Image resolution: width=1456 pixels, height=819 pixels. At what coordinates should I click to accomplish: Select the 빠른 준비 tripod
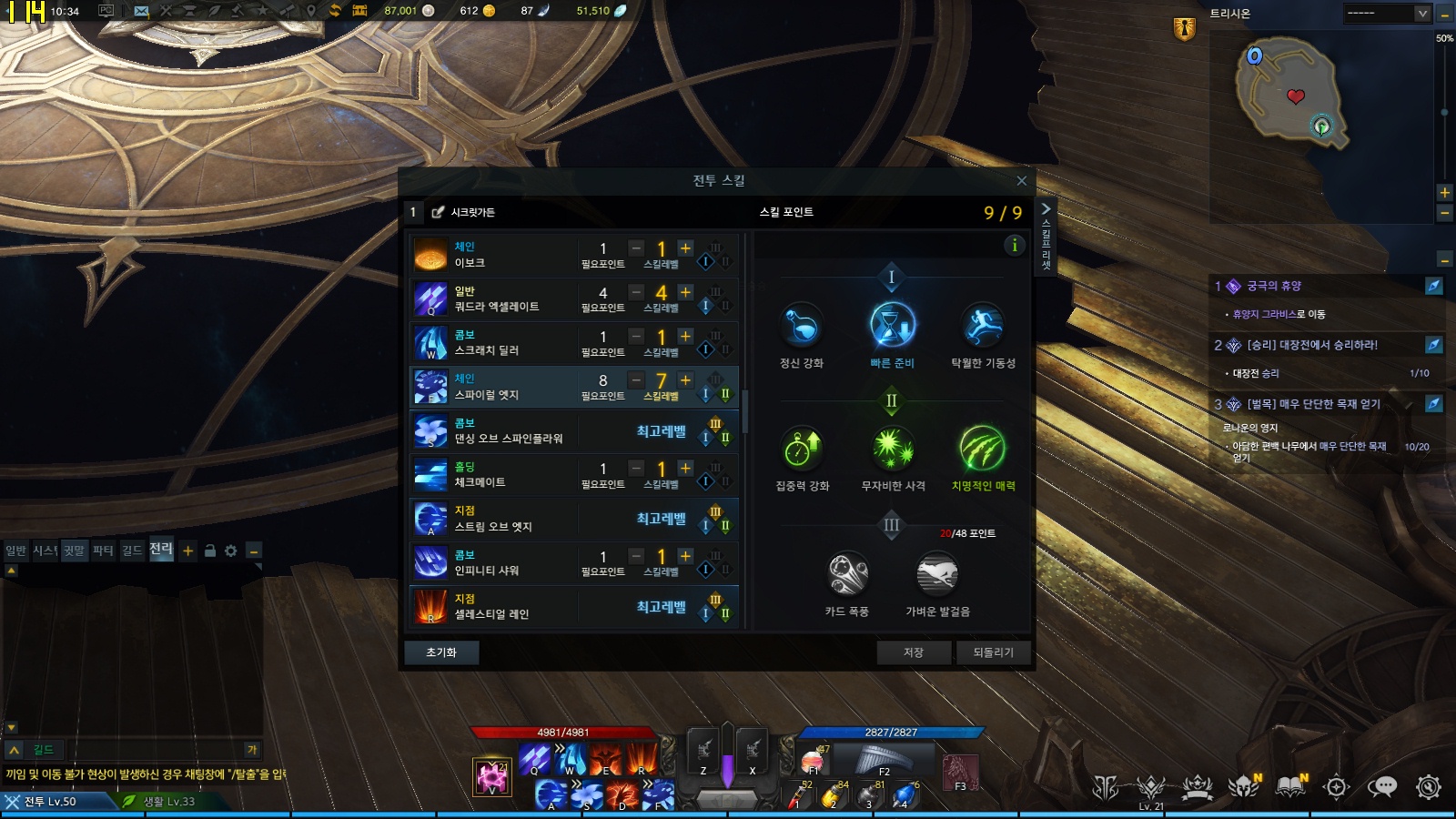[892, 326]
